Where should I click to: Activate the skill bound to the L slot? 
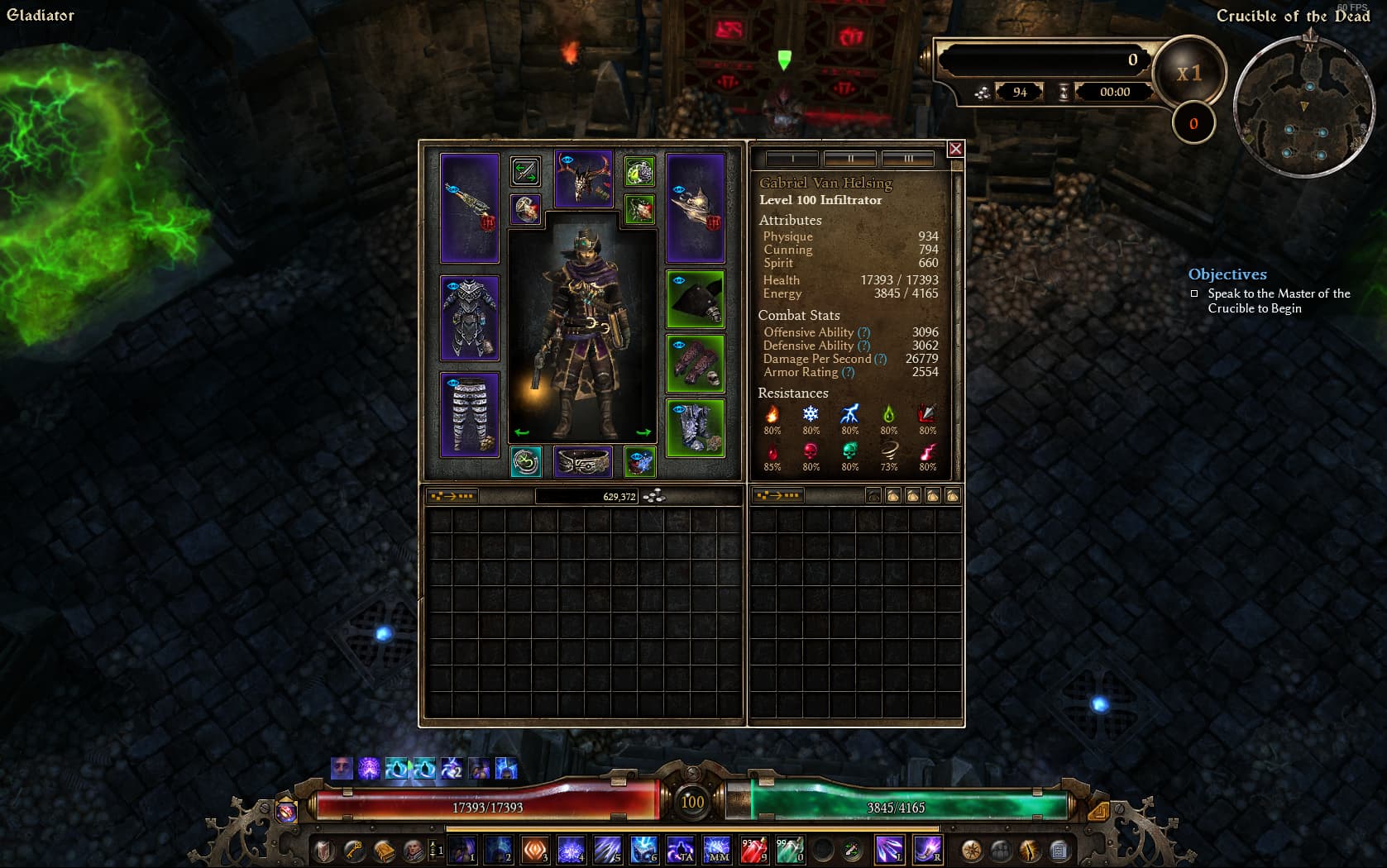pyautogui.click(x=889, y=850)
